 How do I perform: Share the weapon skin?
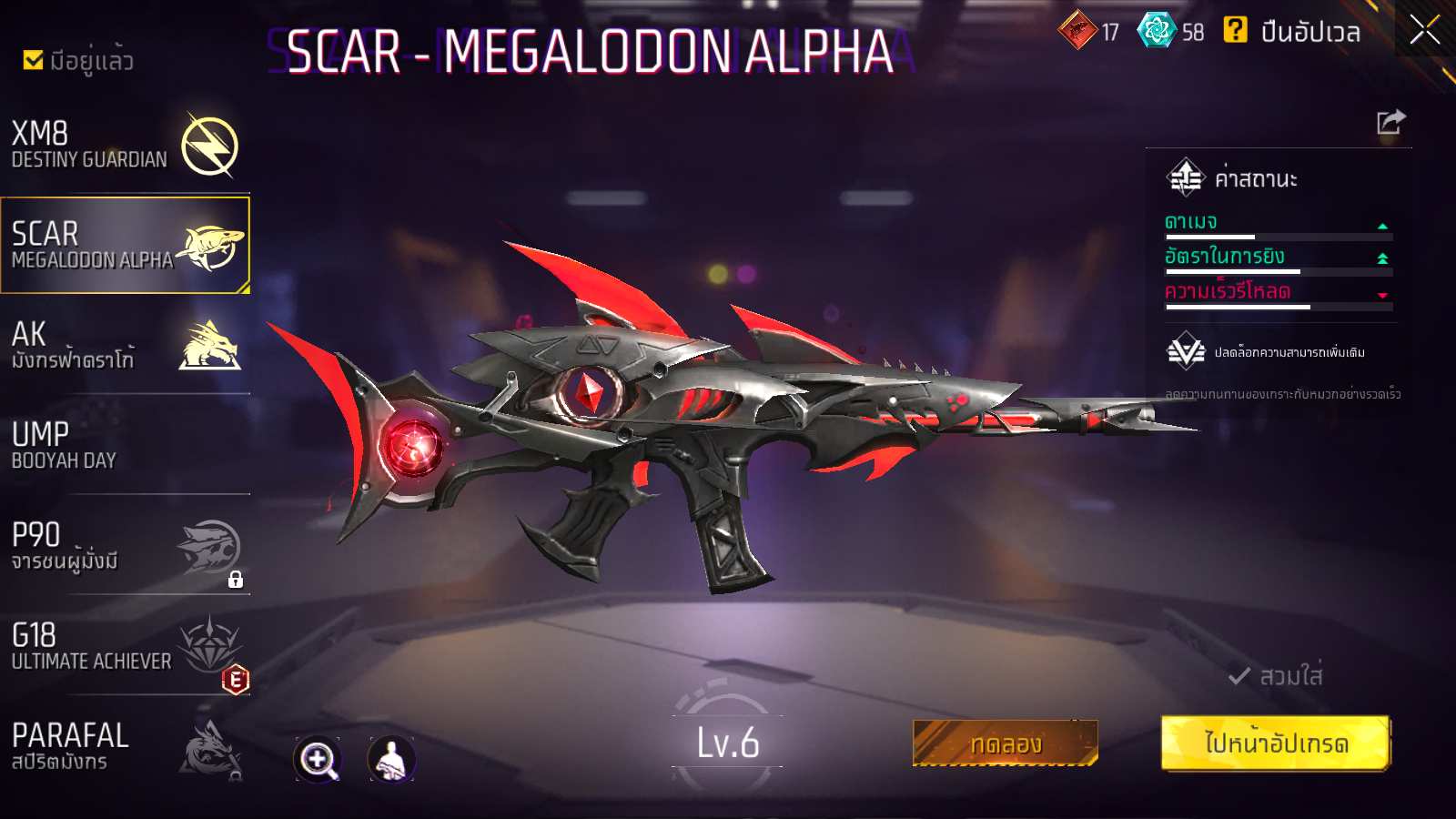tap(1390, 122)
